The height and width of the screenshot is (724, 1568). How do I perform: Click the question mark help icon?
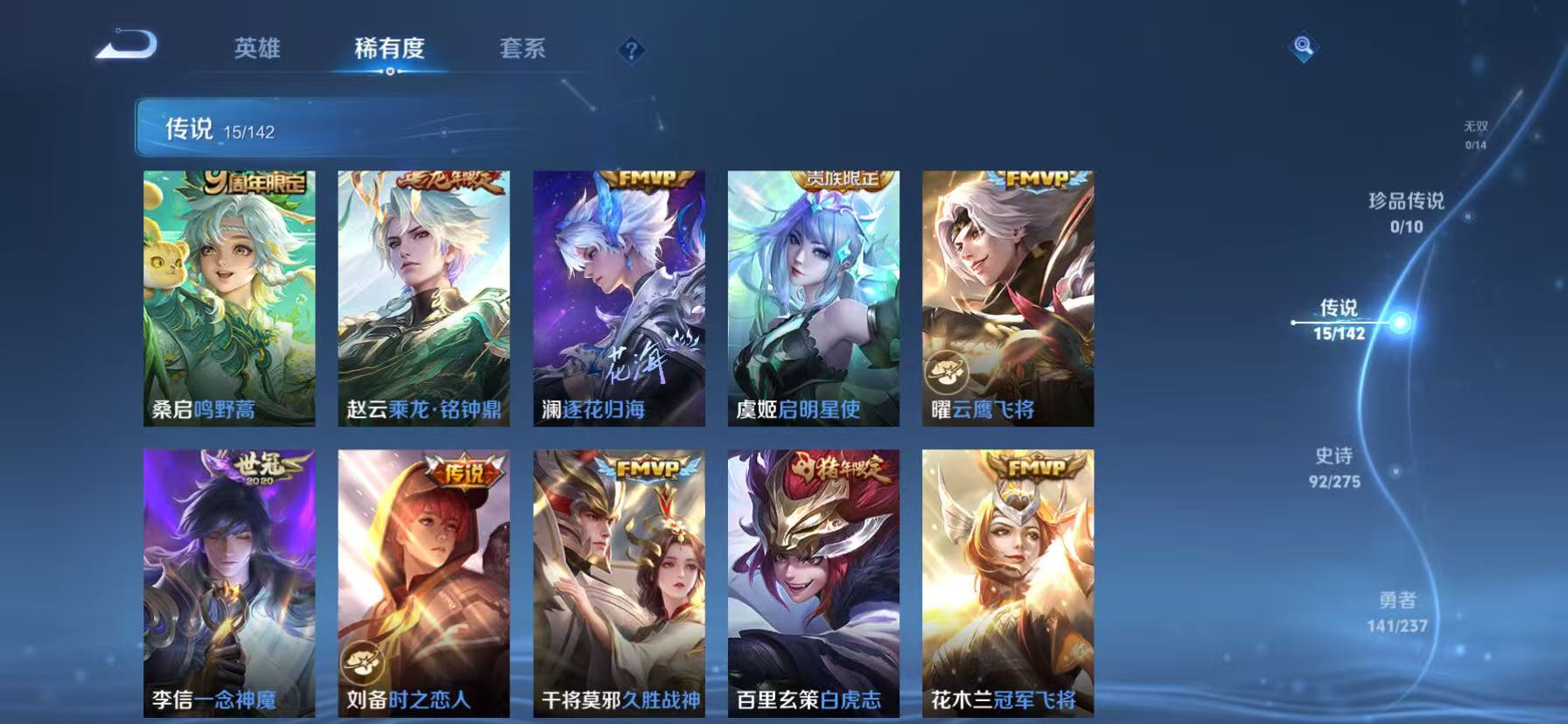click(x=630, y=50)
